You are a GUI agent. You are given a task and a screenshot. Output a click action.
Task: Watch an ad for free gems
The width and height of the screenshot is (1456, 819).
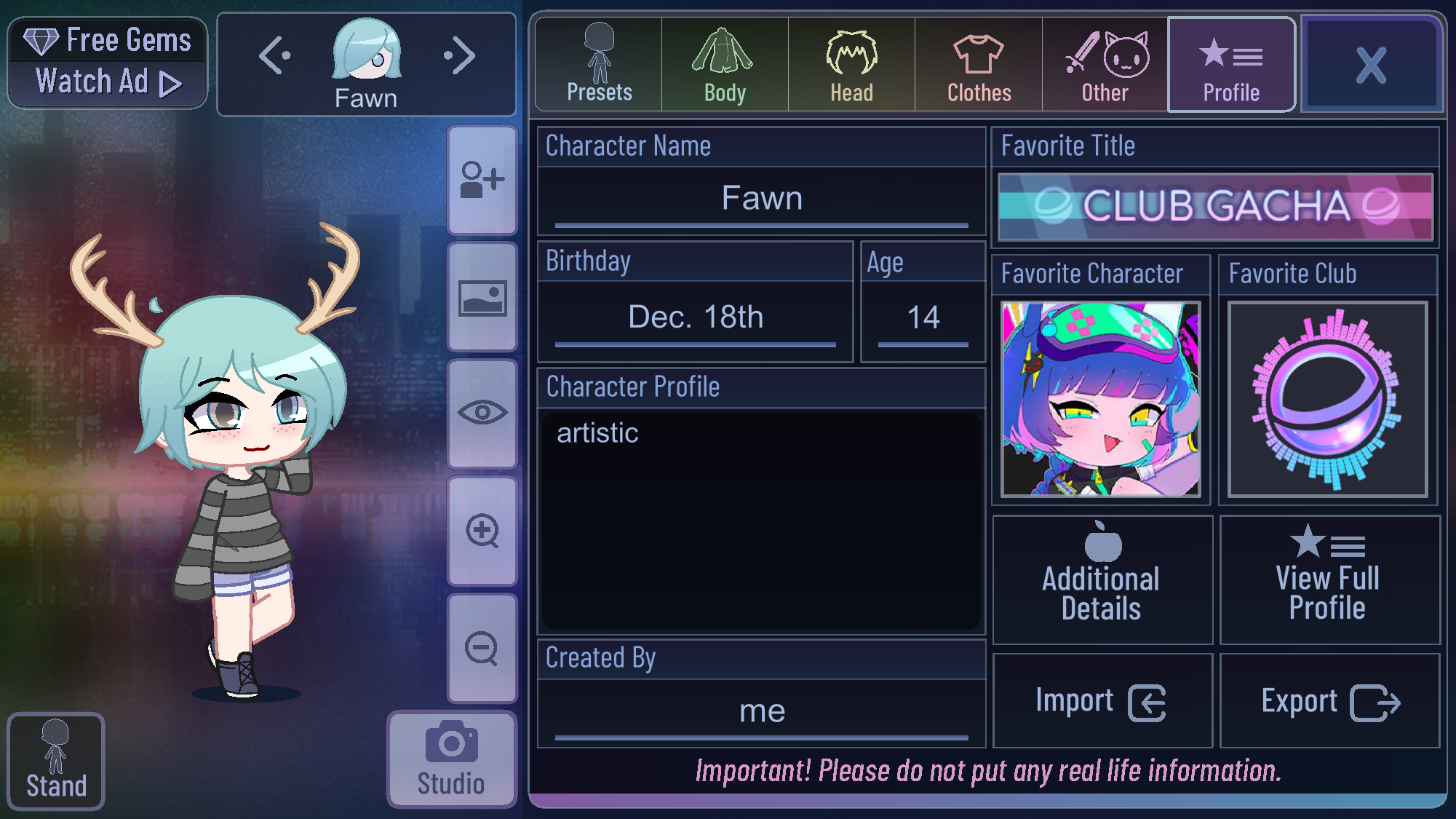[x=108, y=63]
